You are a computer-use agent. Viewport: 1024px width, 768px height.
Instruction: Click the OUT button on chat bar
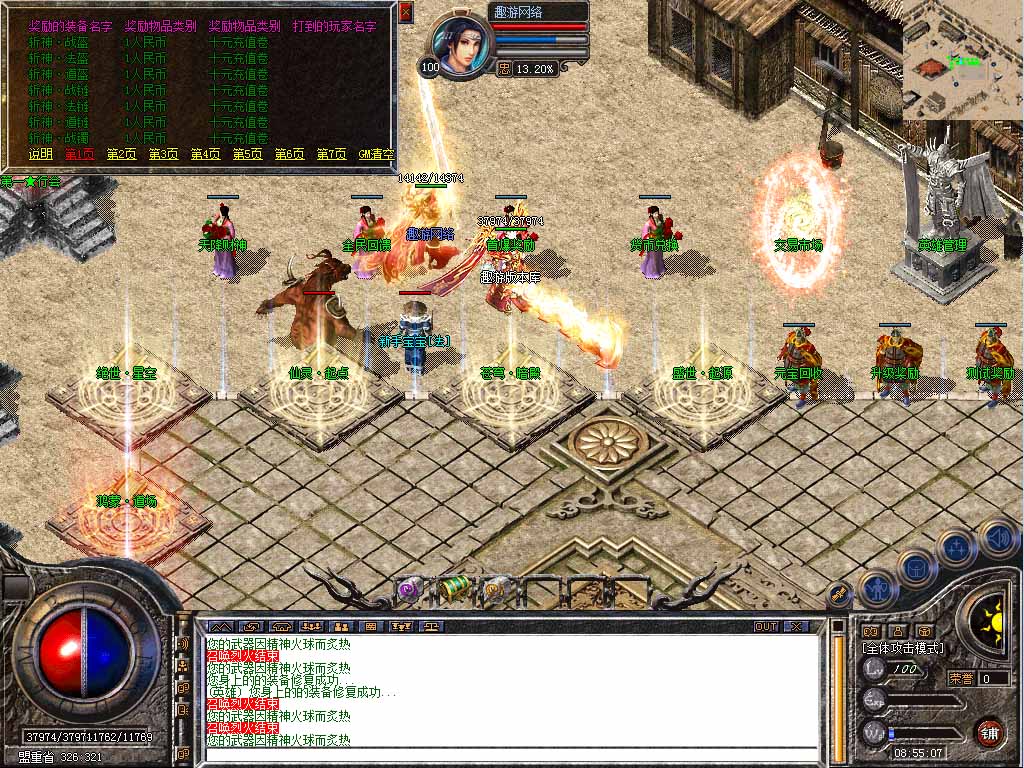766,626
